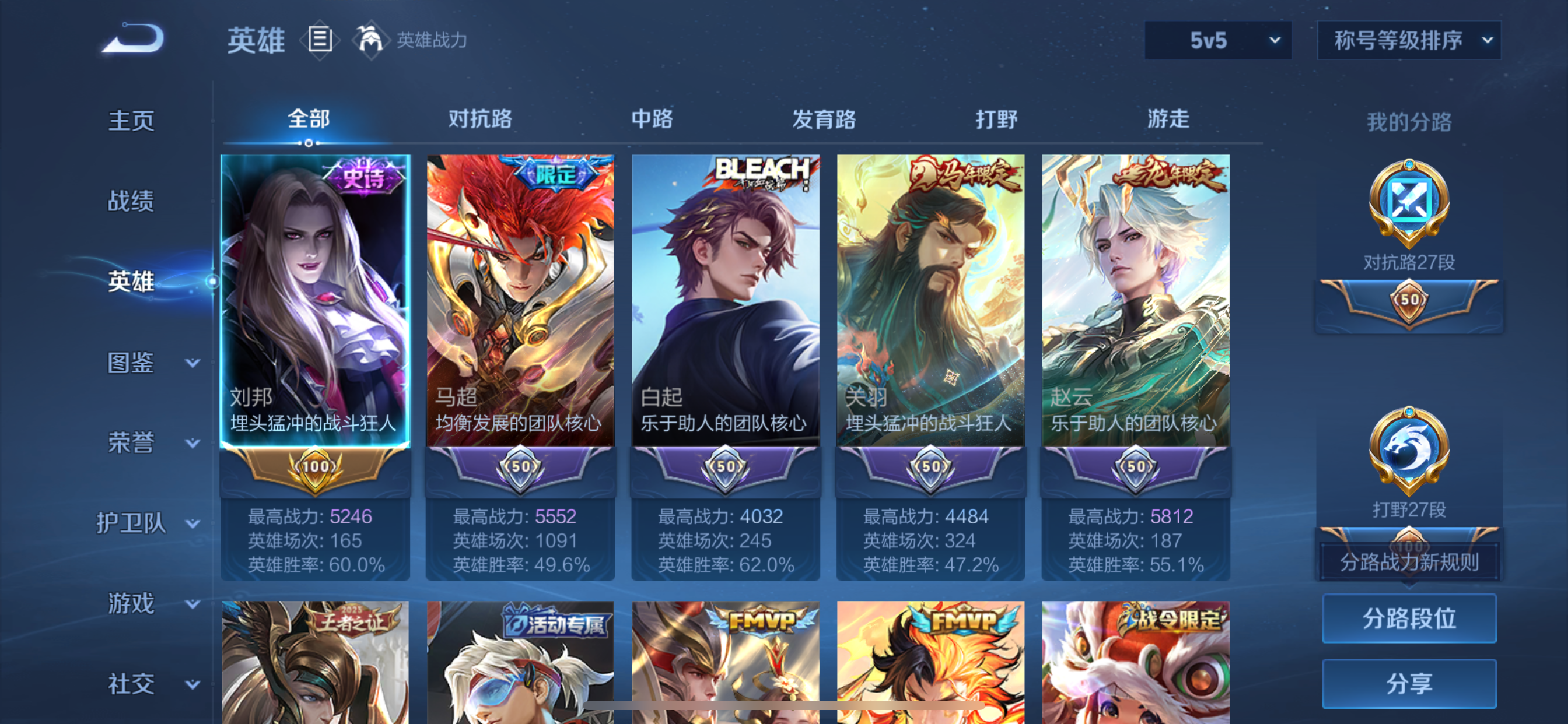Click the 分享 button
Image resolution: width=1568 pixels, height=724 pixels.
1409,682
